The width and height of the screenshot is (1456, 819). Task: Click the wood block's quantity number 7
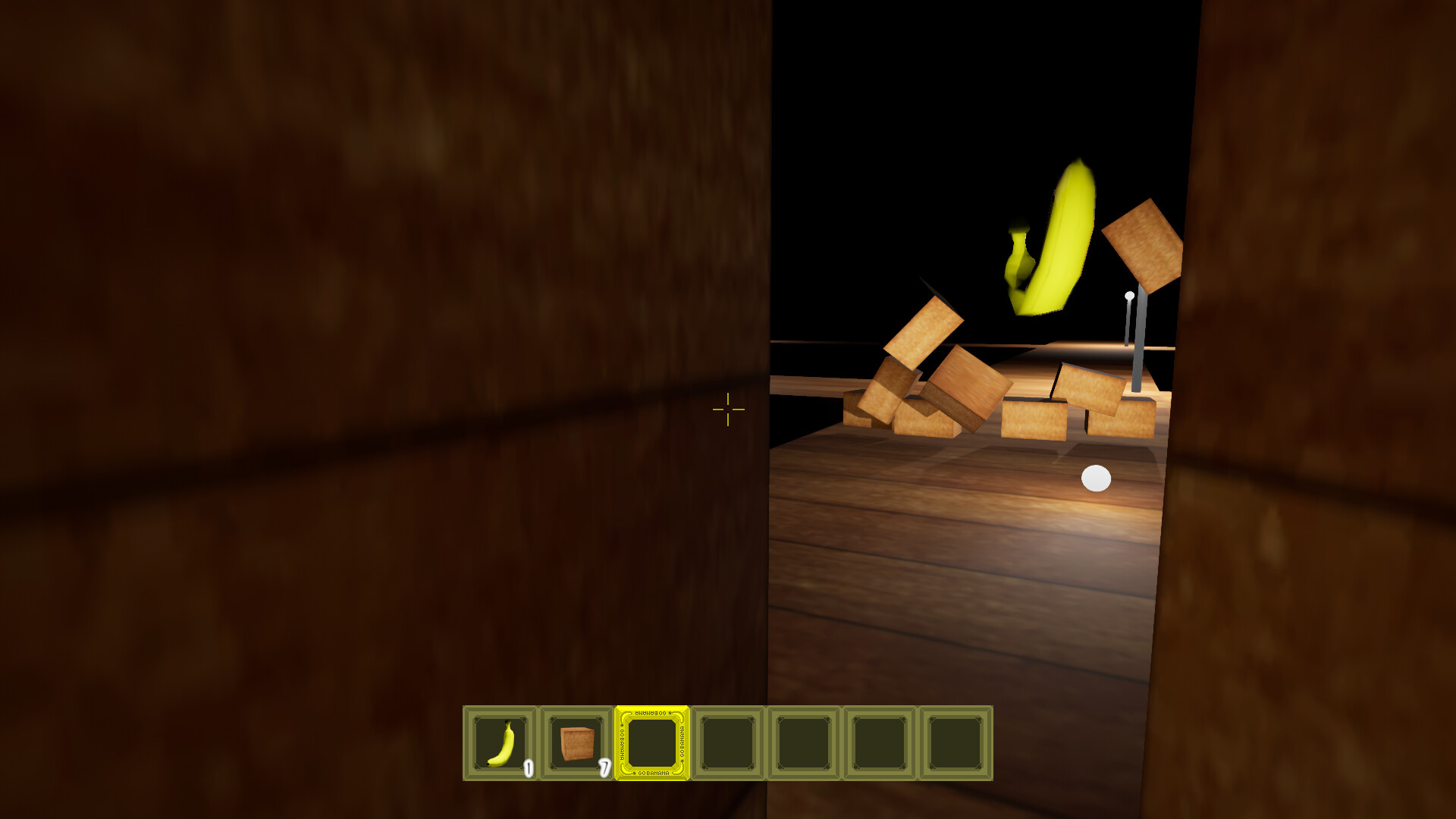tap(604, 769)
